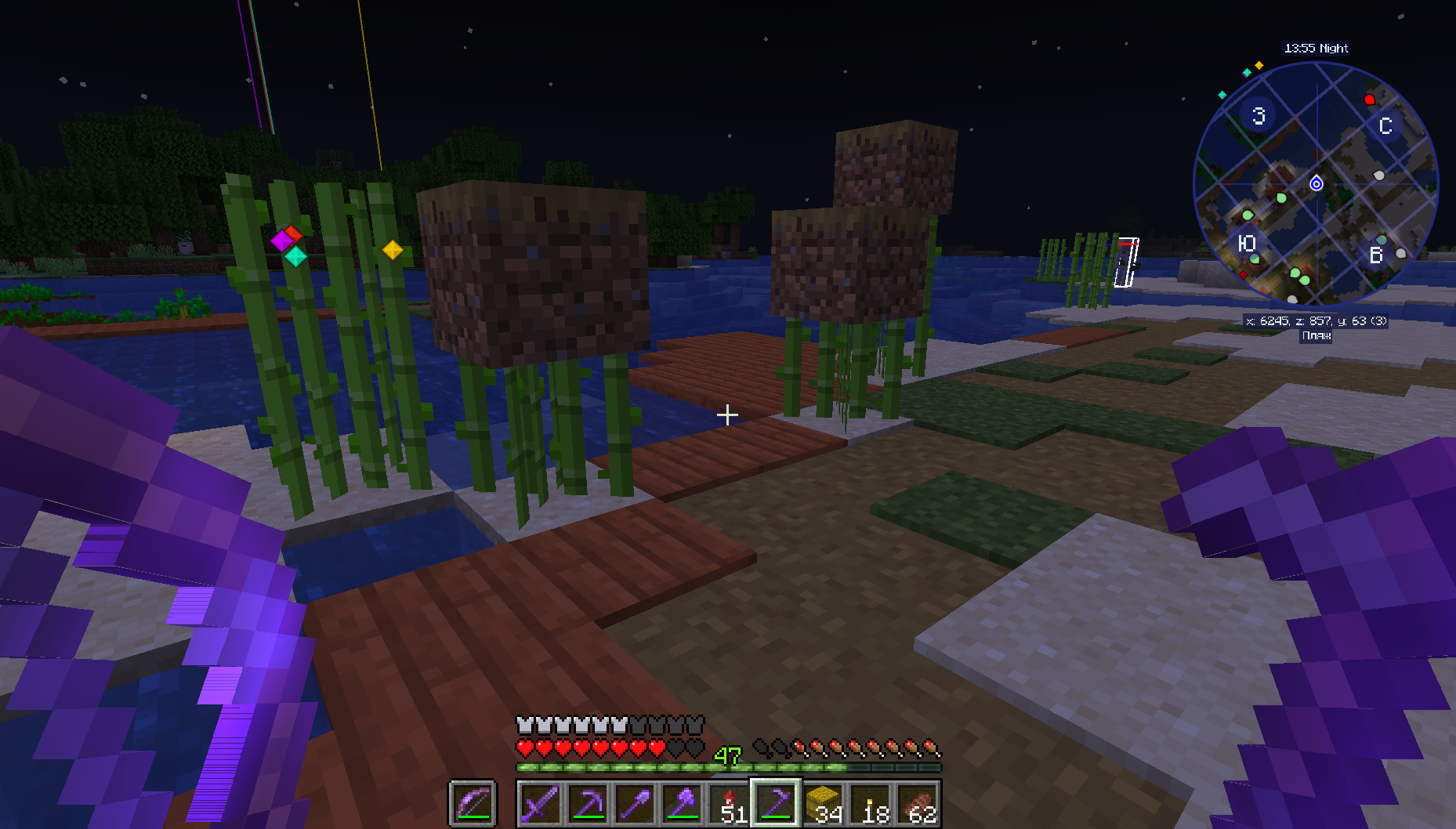Click the offhand bow slot
The width and height of the screenshot is (1456, 829).
coord(473,804)
